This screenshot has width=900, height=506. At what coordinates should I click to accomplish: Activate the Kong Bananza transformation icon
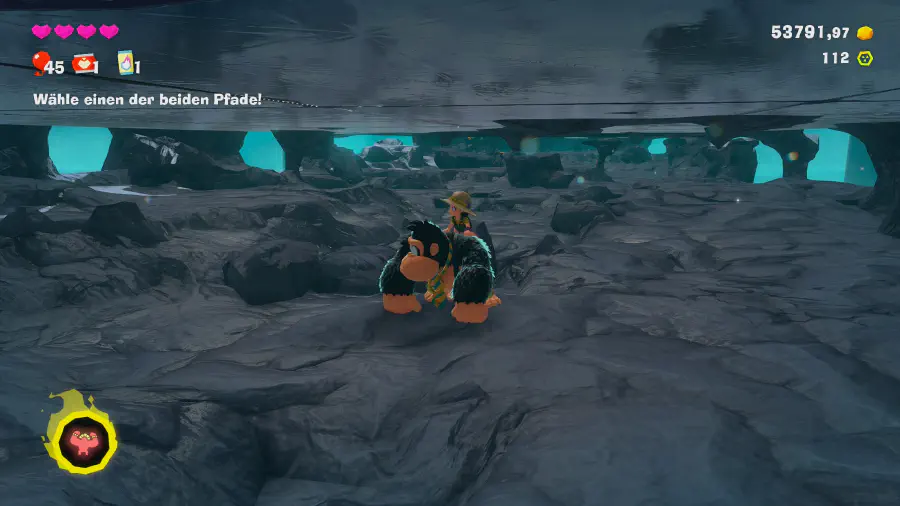point(78,437)
